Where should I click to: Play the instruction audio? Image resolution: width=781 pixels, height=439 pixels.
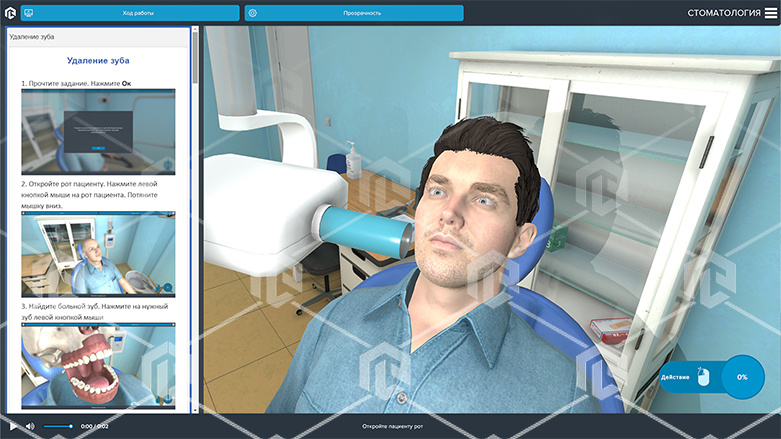[x=12, y=427]
